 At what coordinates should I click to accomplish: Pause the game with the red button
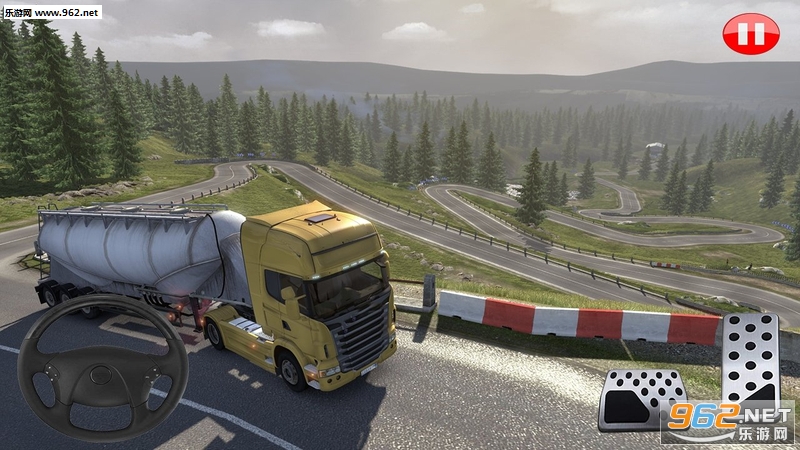pos(750,35)
